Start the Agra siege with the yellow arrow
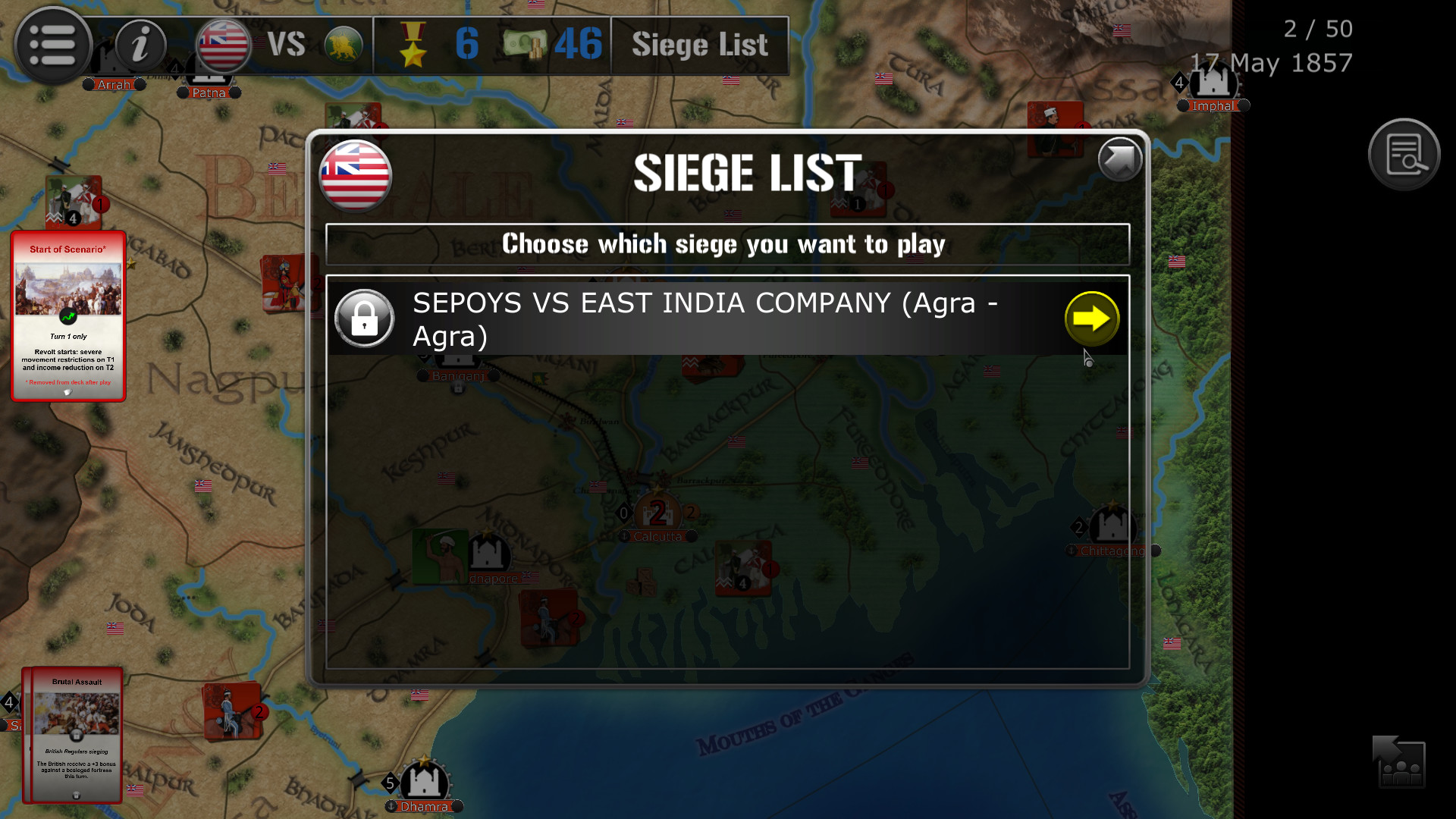Screen dimensions: 1456x819 click(1092, 318)
